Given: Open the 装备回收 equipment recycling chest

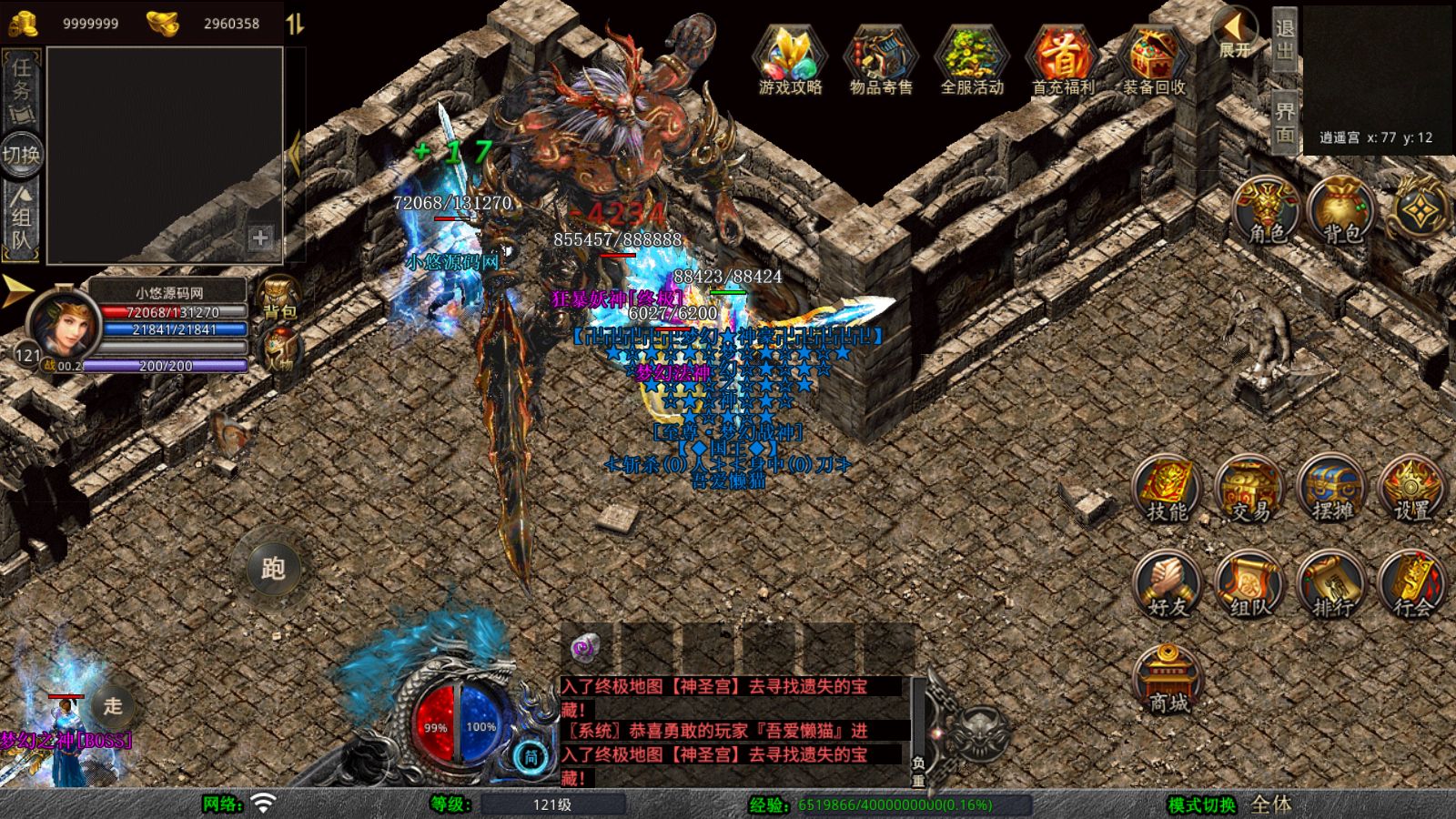Looking at the screenshot, I should (1153, 59).
